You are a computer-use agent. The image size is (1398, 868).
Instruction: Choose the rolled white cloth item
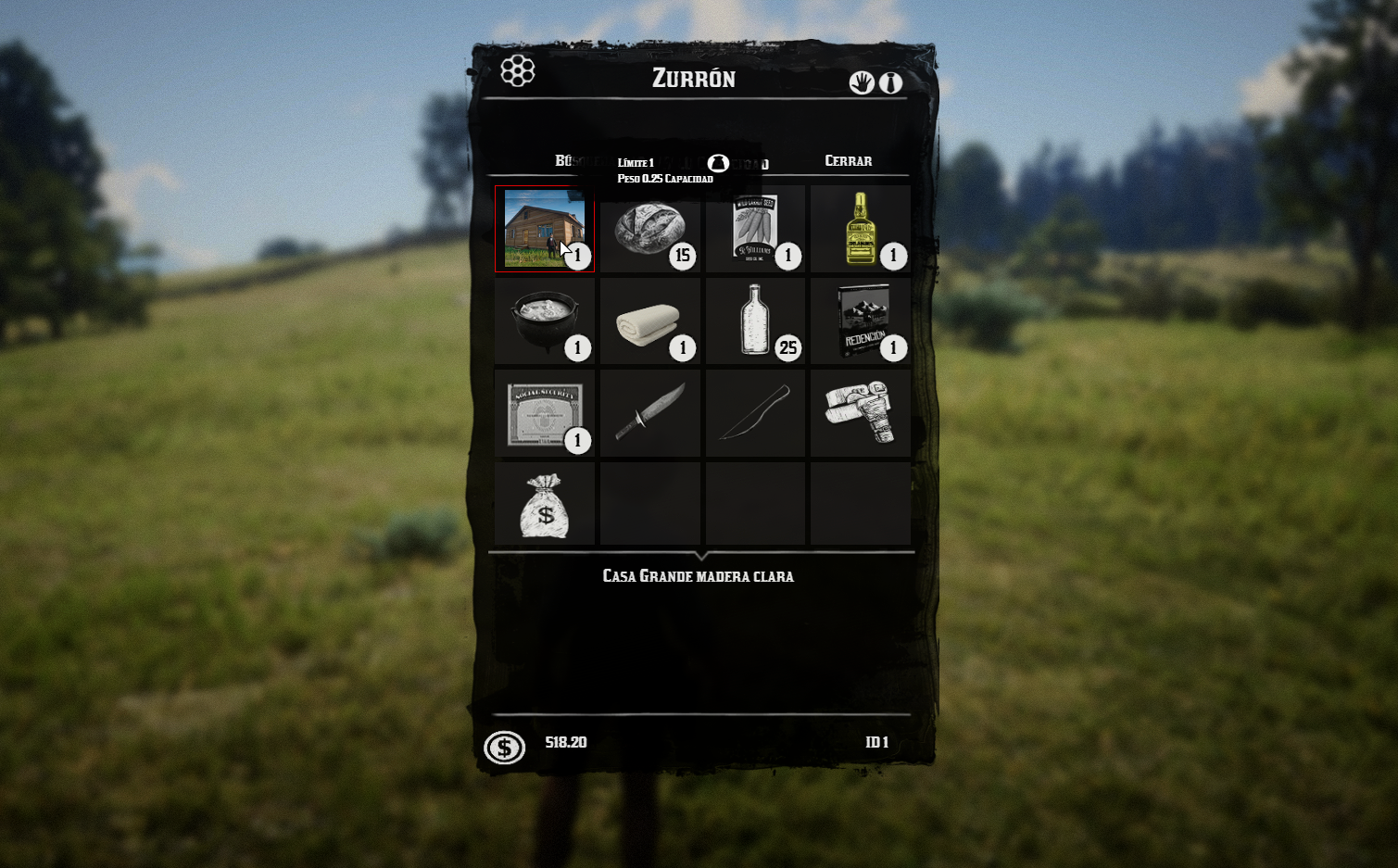649,321
